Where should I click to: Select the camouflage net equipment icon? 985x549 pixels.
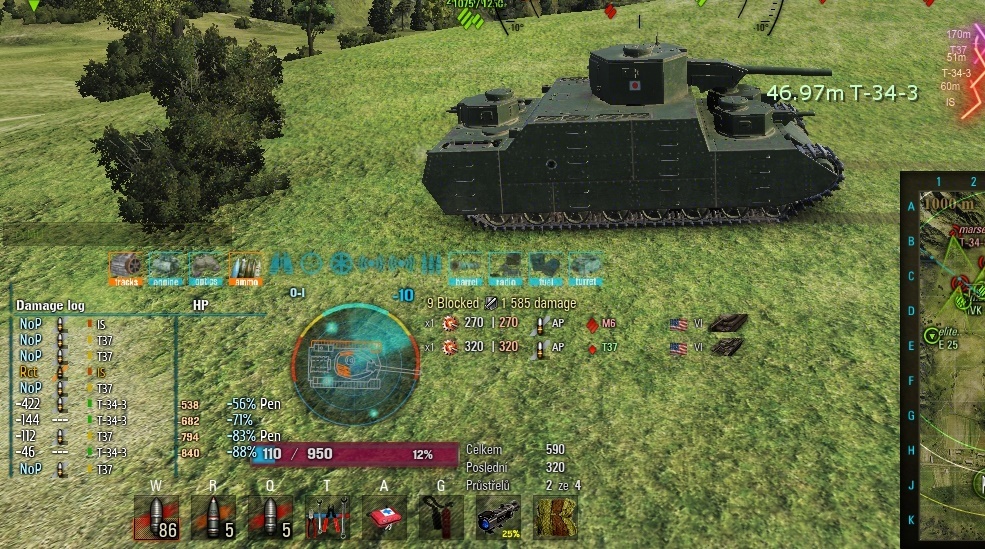pos(555,517)
